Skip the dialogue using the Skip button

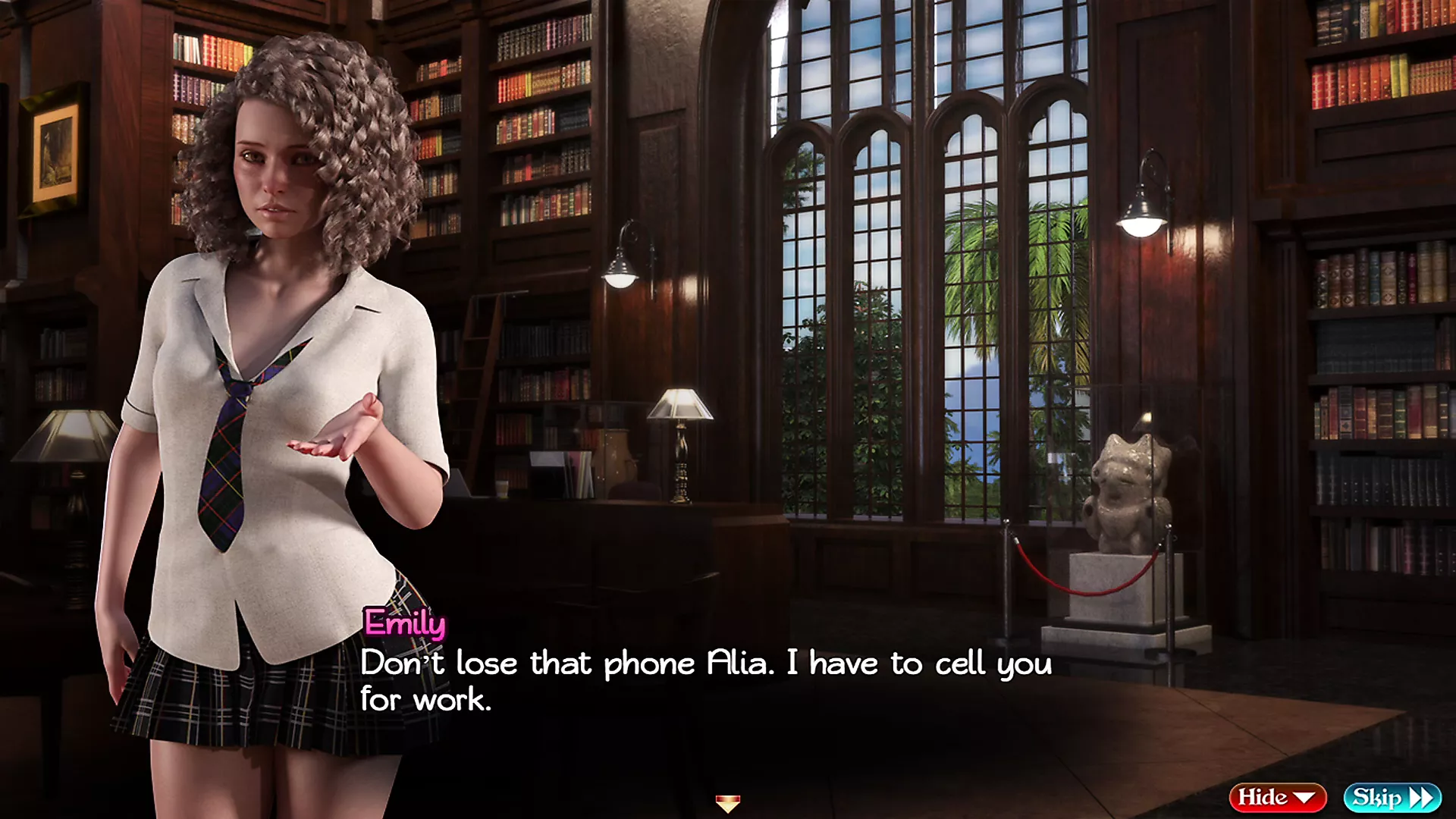(x=1392, y=797)
